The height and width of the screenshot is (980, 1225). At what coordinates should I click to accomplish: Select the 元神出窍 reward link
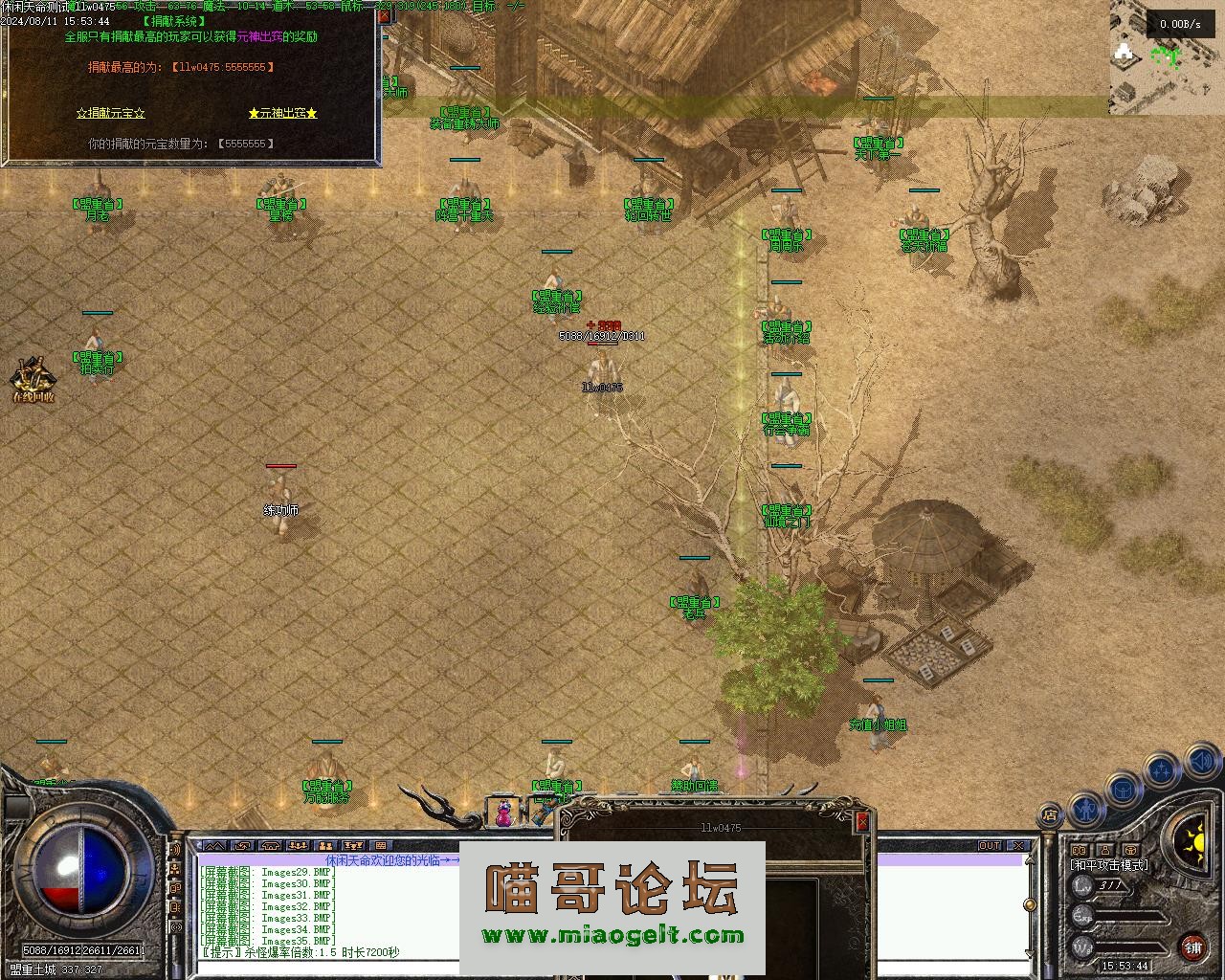click(x=282, y=113)
